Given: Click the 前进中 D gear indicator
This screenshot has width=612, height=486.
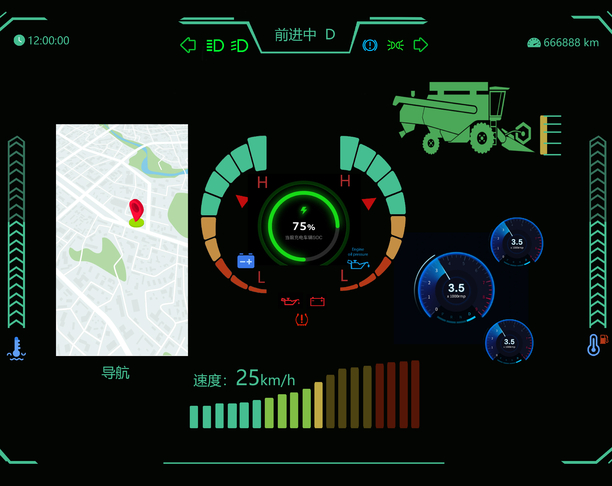Looking at the screenshot, I should (x=305, y=35).
